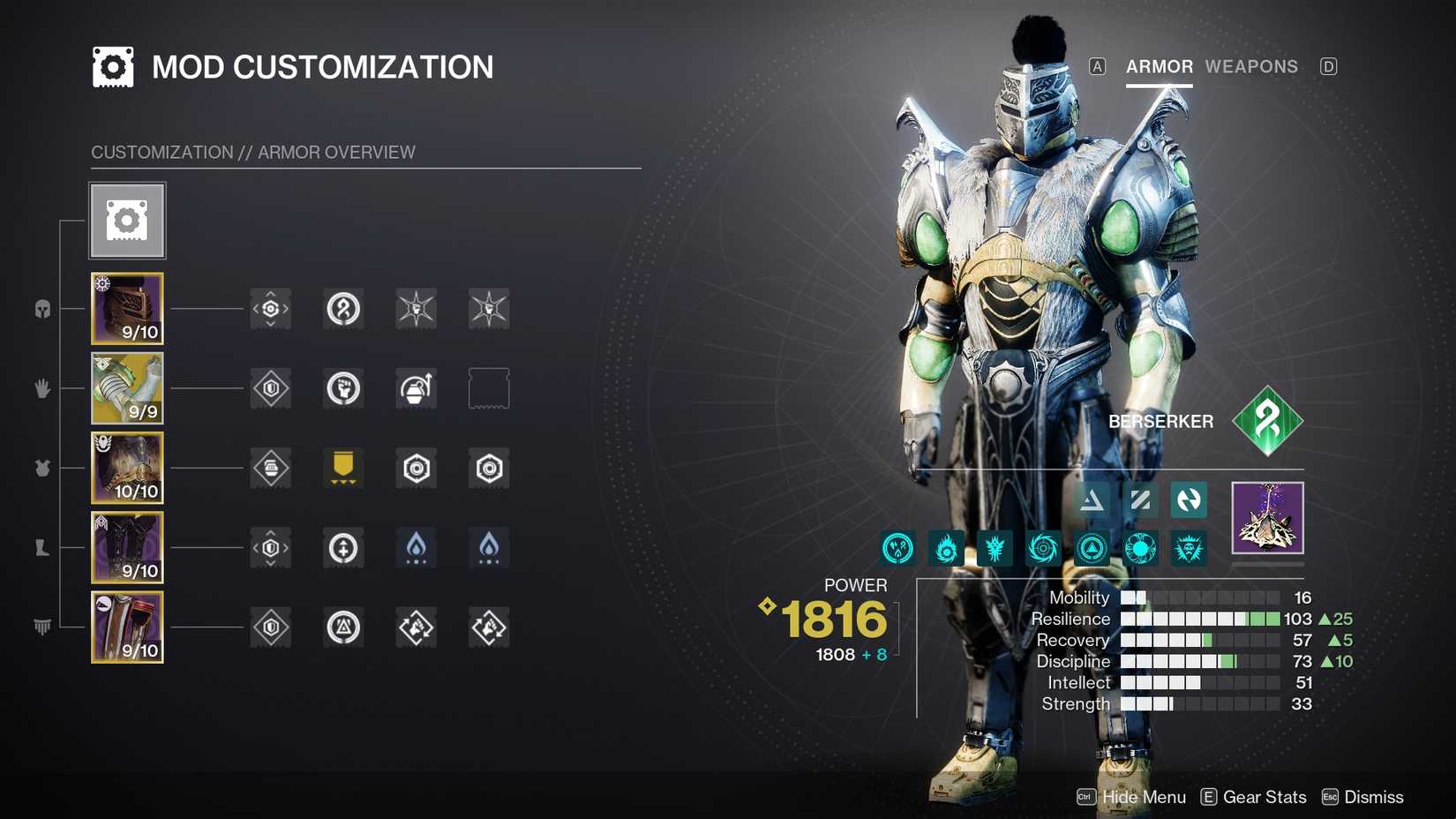Click the Gear Stats button
1456x819 pixels.
pos(1264,796)
